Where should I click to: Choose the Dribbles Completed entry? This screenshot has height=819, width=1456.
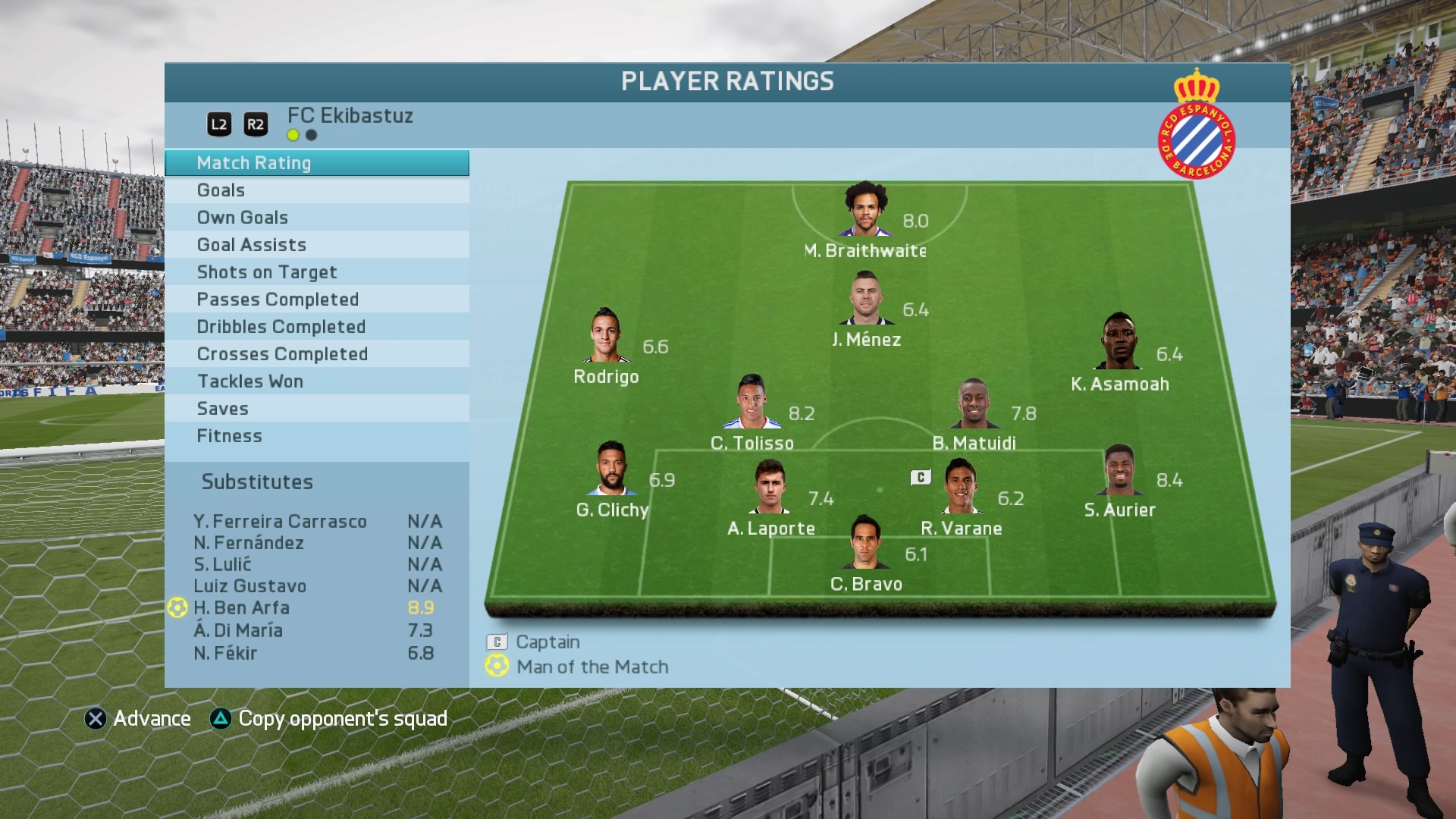pos(316,327)
